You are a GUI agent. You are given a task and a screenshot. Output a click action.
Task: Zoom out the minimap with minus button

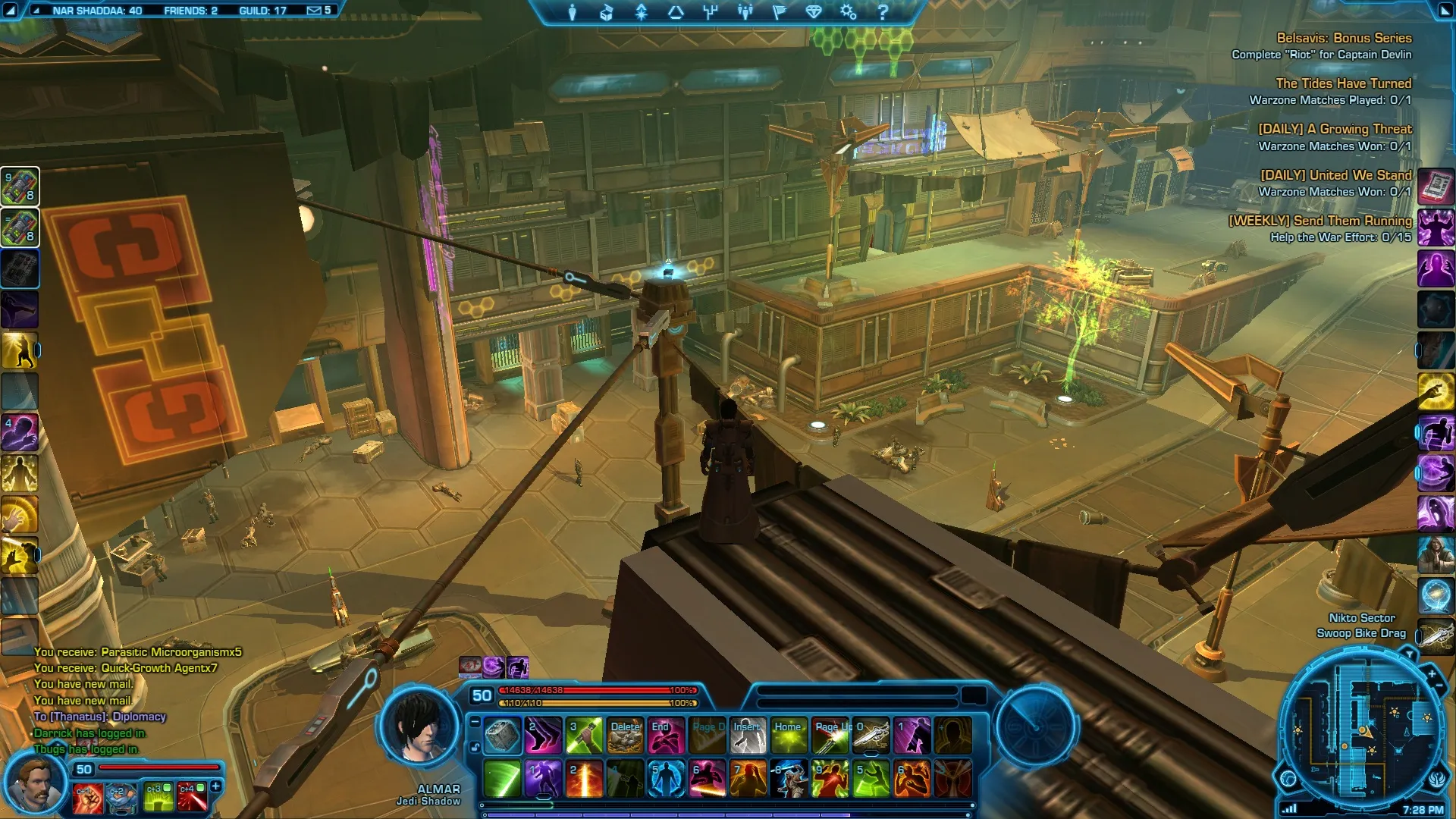point(1439,686)
